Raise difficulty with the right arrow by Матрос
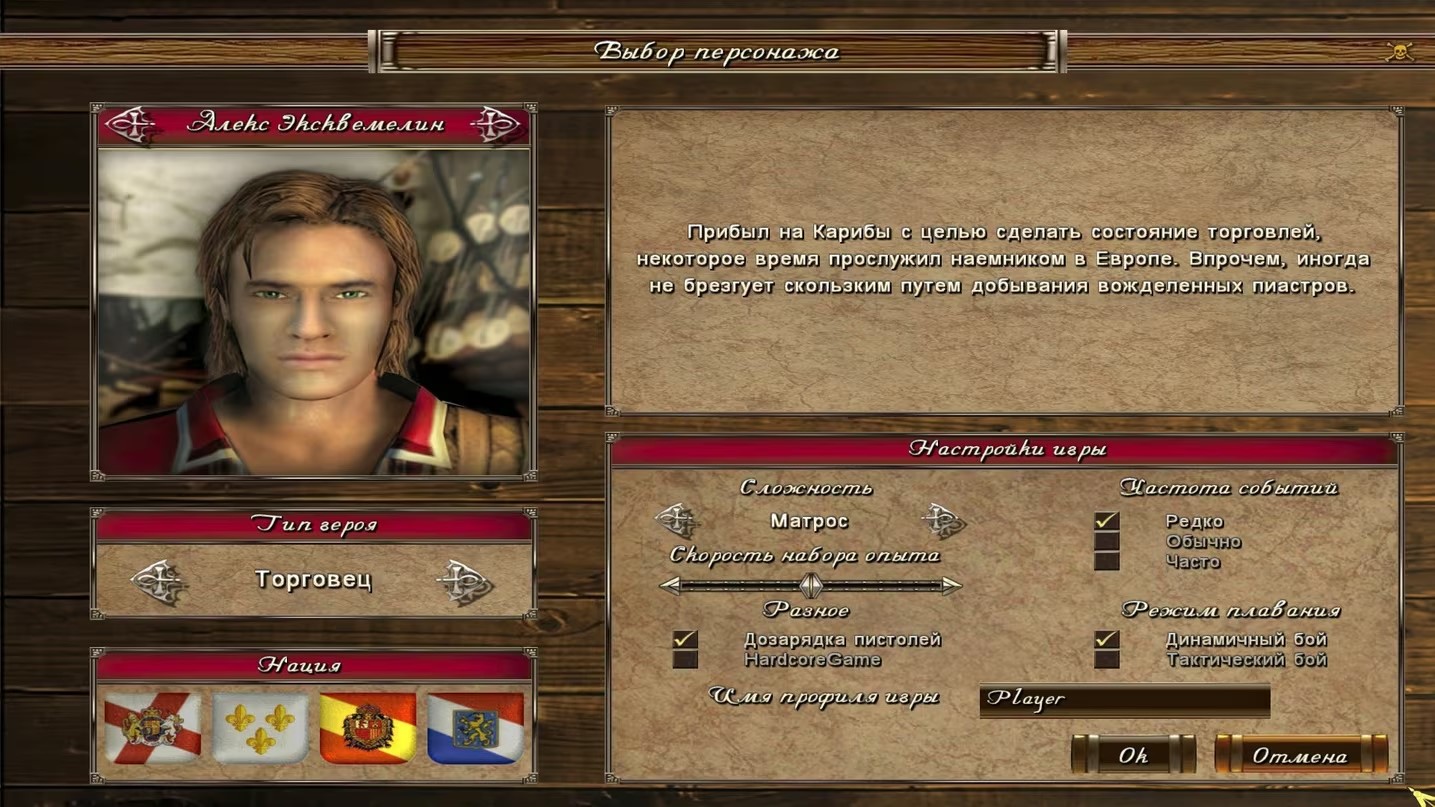 (942, 520)
